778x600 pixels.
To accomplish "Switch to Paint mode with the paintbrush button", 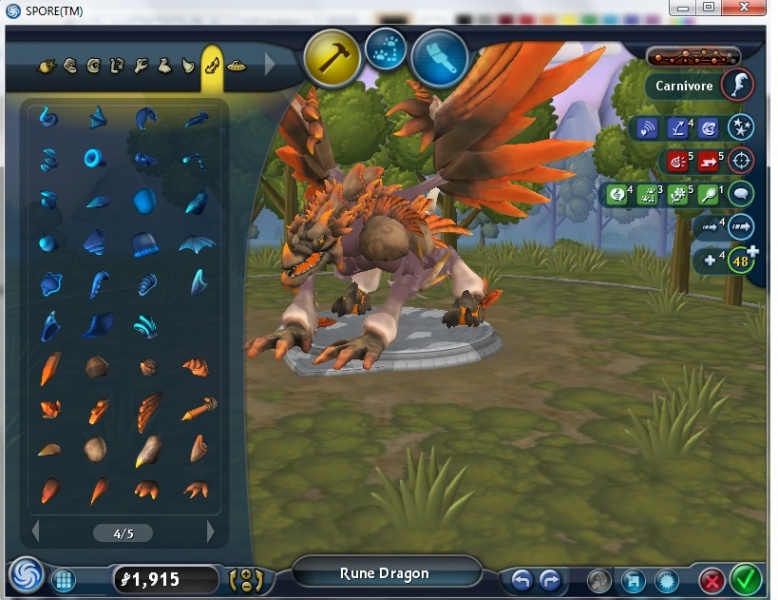I will coord(439,58).
